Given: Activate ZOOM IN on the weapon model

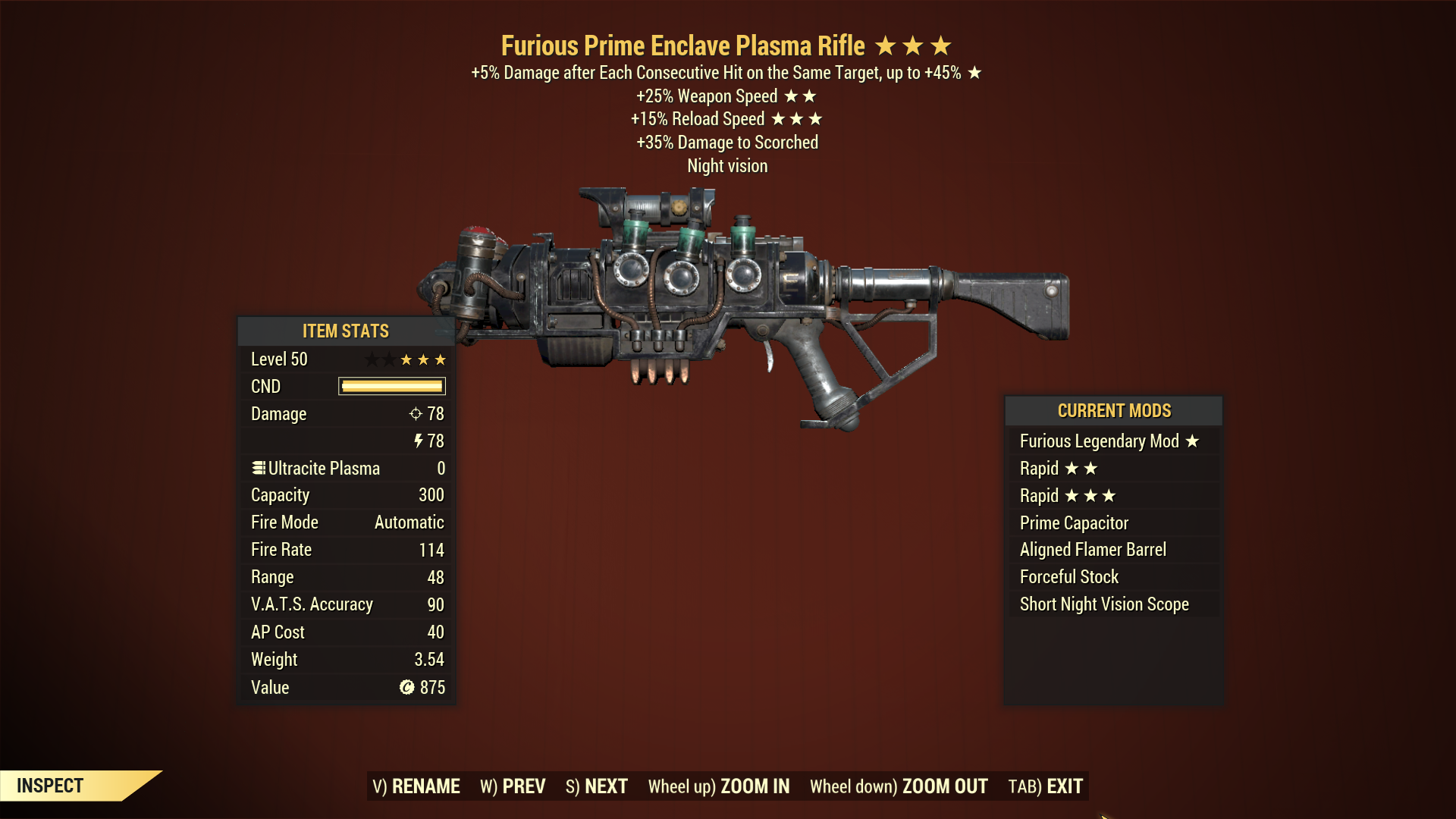Looking at the screenshot, I should [x=719, y=786].
